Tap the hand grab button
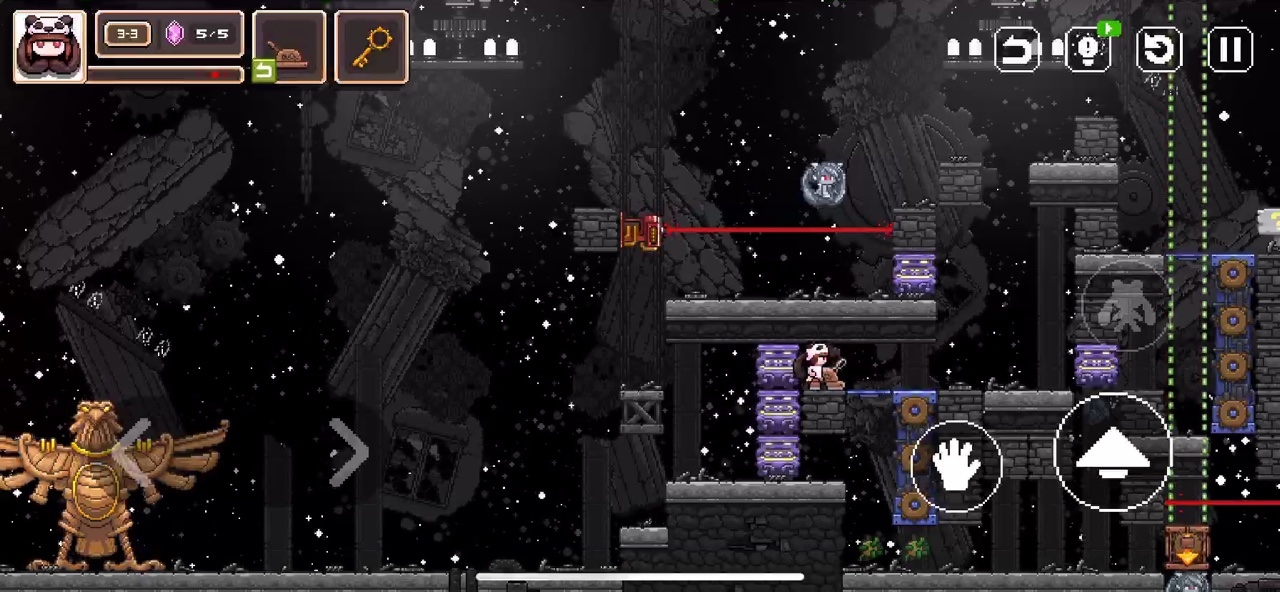The image size is (1280, 592). (956, 466)
